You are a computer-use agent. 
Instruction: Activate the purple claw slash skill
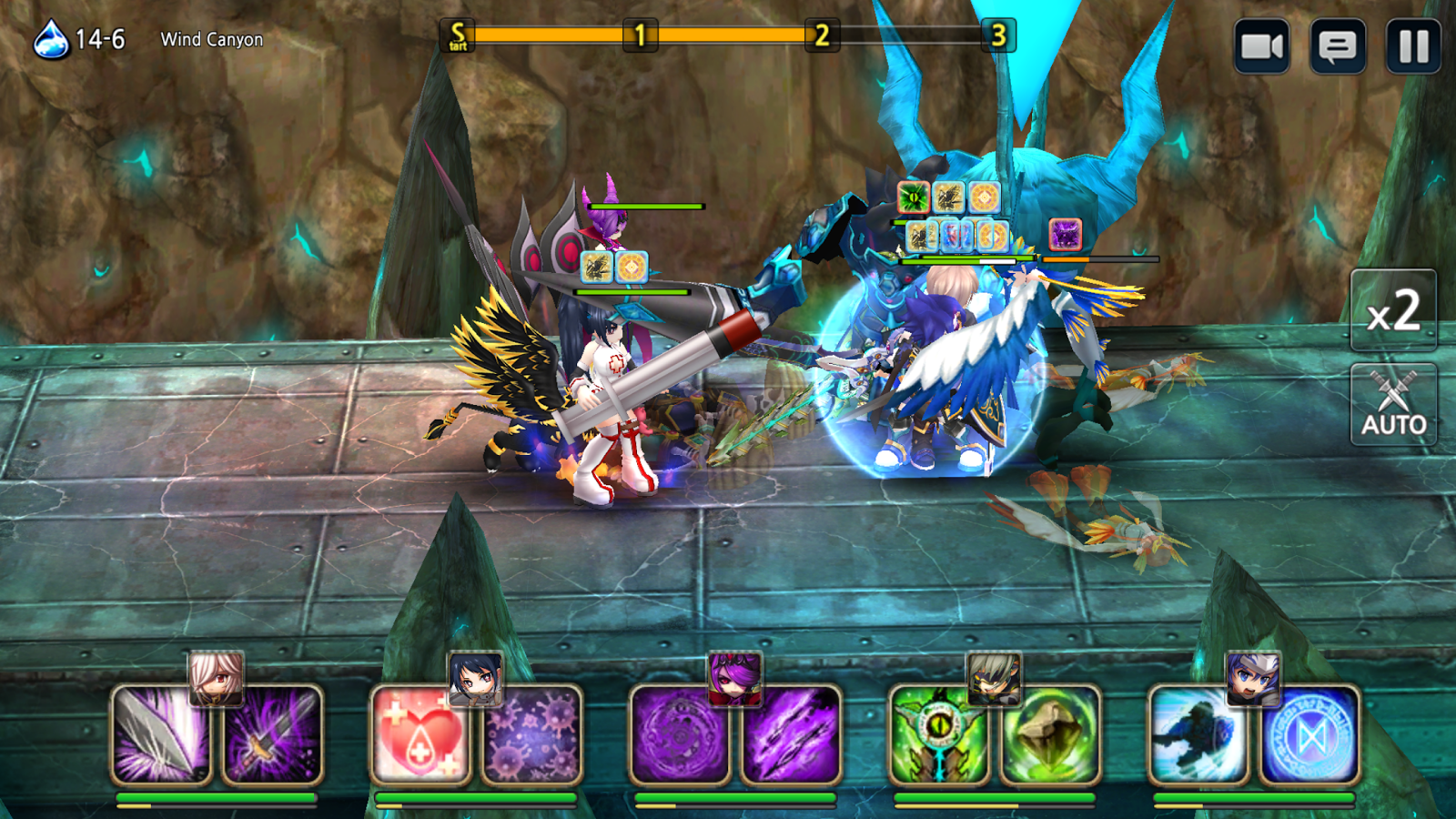[x=791, y=735]
